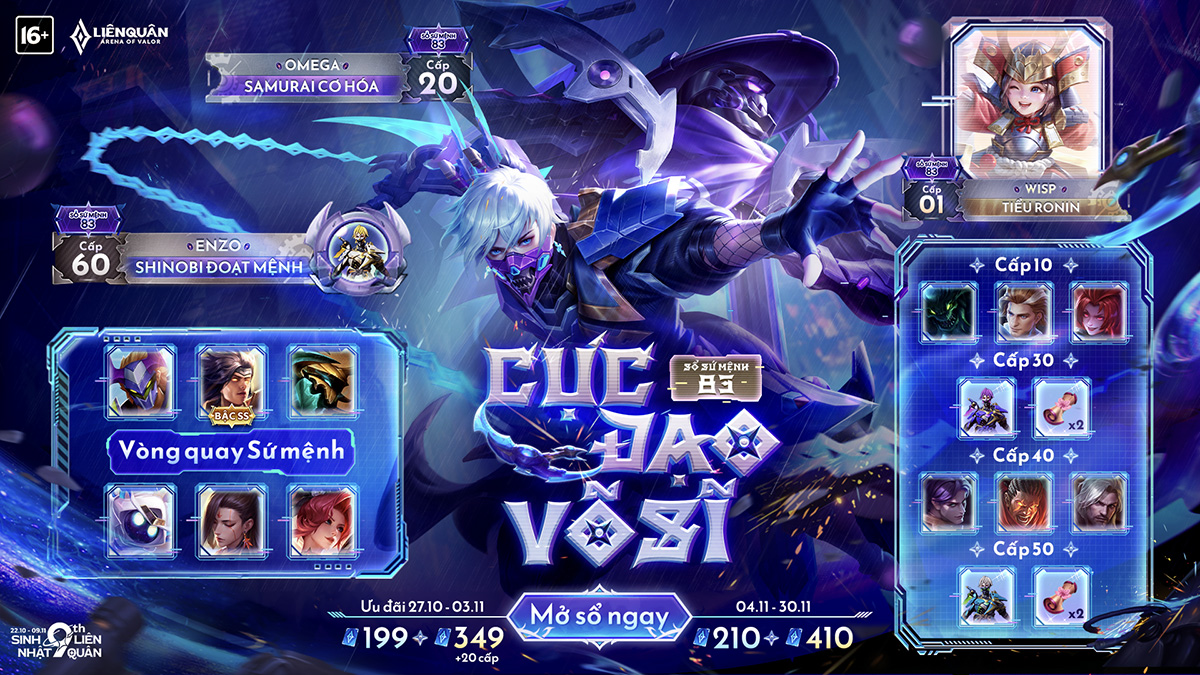This screenshot has width=1200, height=675.
Task: Pick the purple-gold masked robot reward
Action: point(140,382)
